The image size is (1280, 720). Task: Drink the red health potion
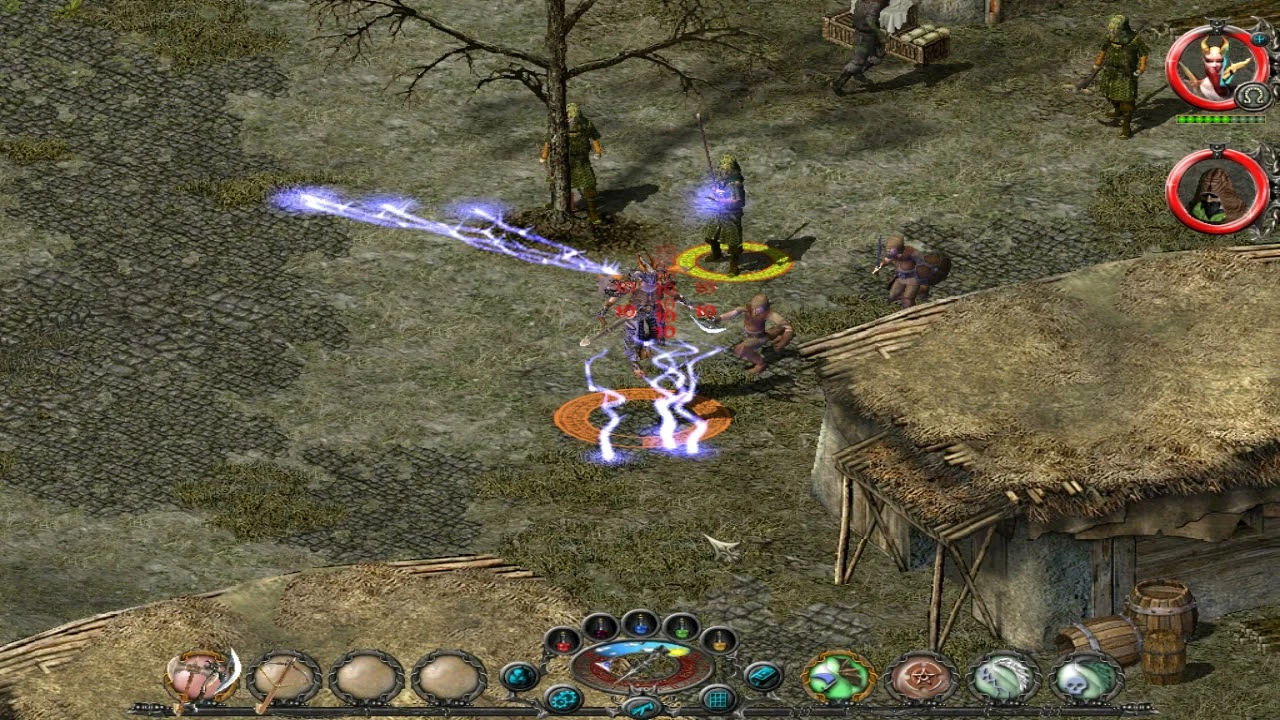563,645
